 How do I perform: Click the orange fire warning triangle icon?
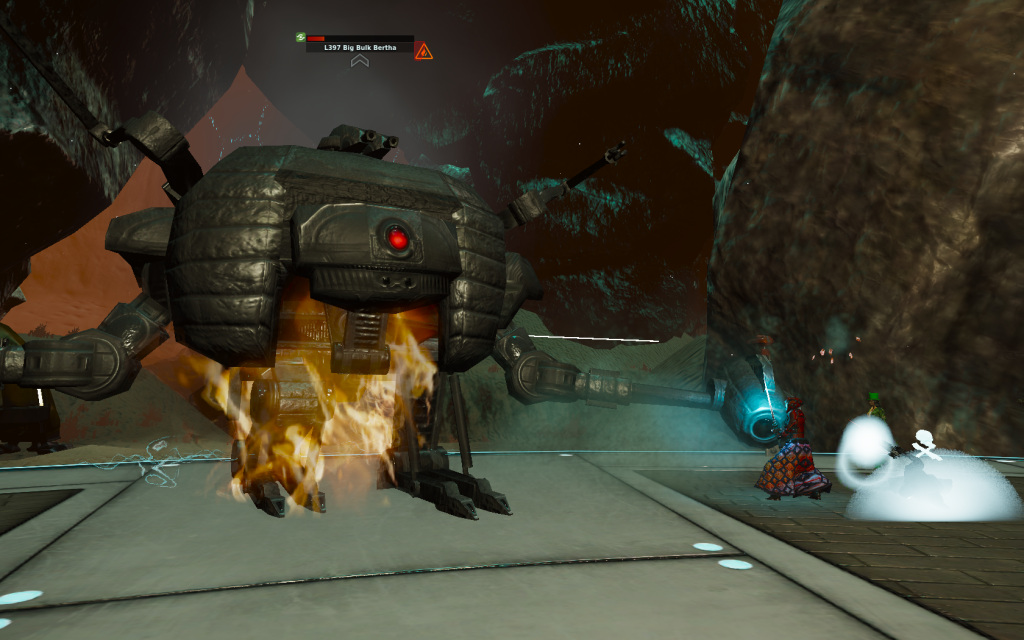(424, 50)
